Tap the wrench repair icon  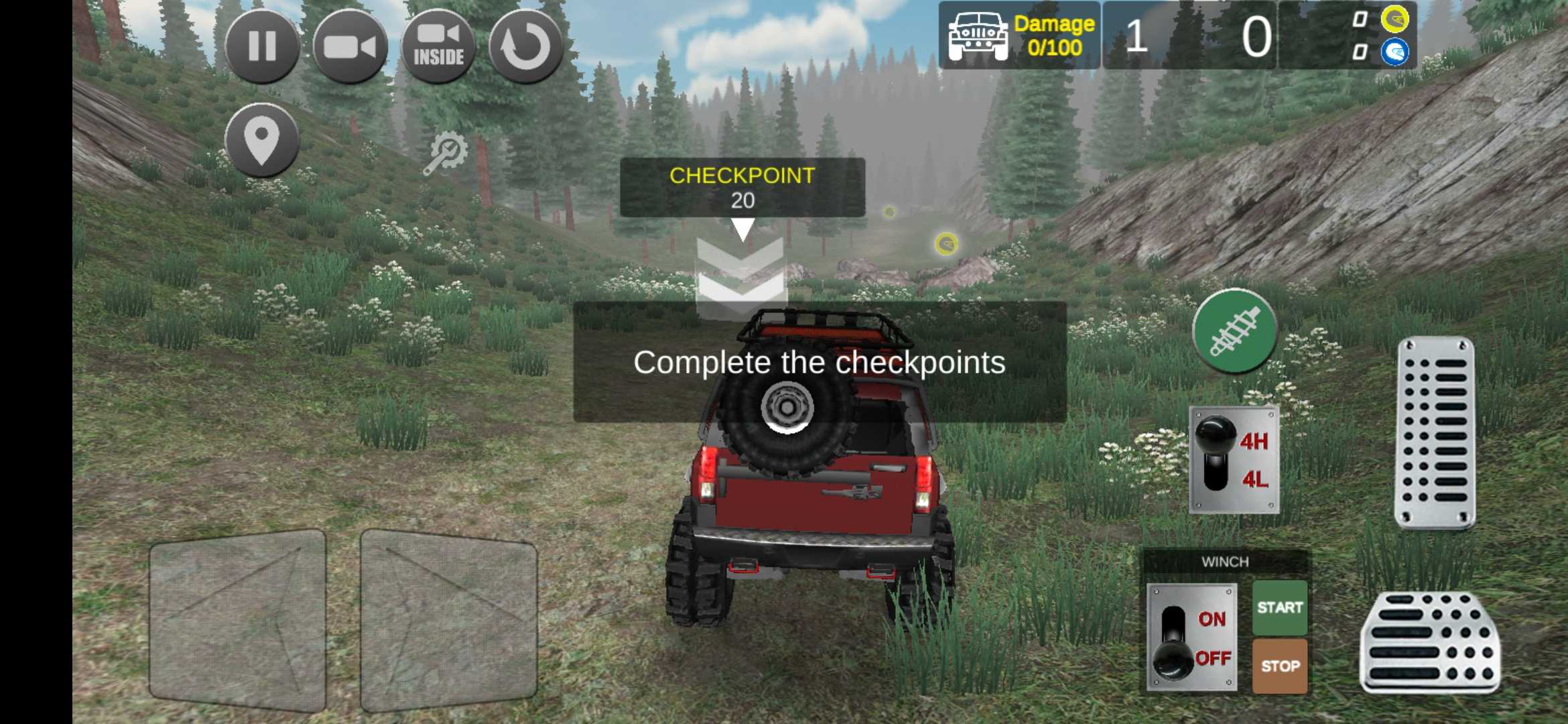[445, 154]
